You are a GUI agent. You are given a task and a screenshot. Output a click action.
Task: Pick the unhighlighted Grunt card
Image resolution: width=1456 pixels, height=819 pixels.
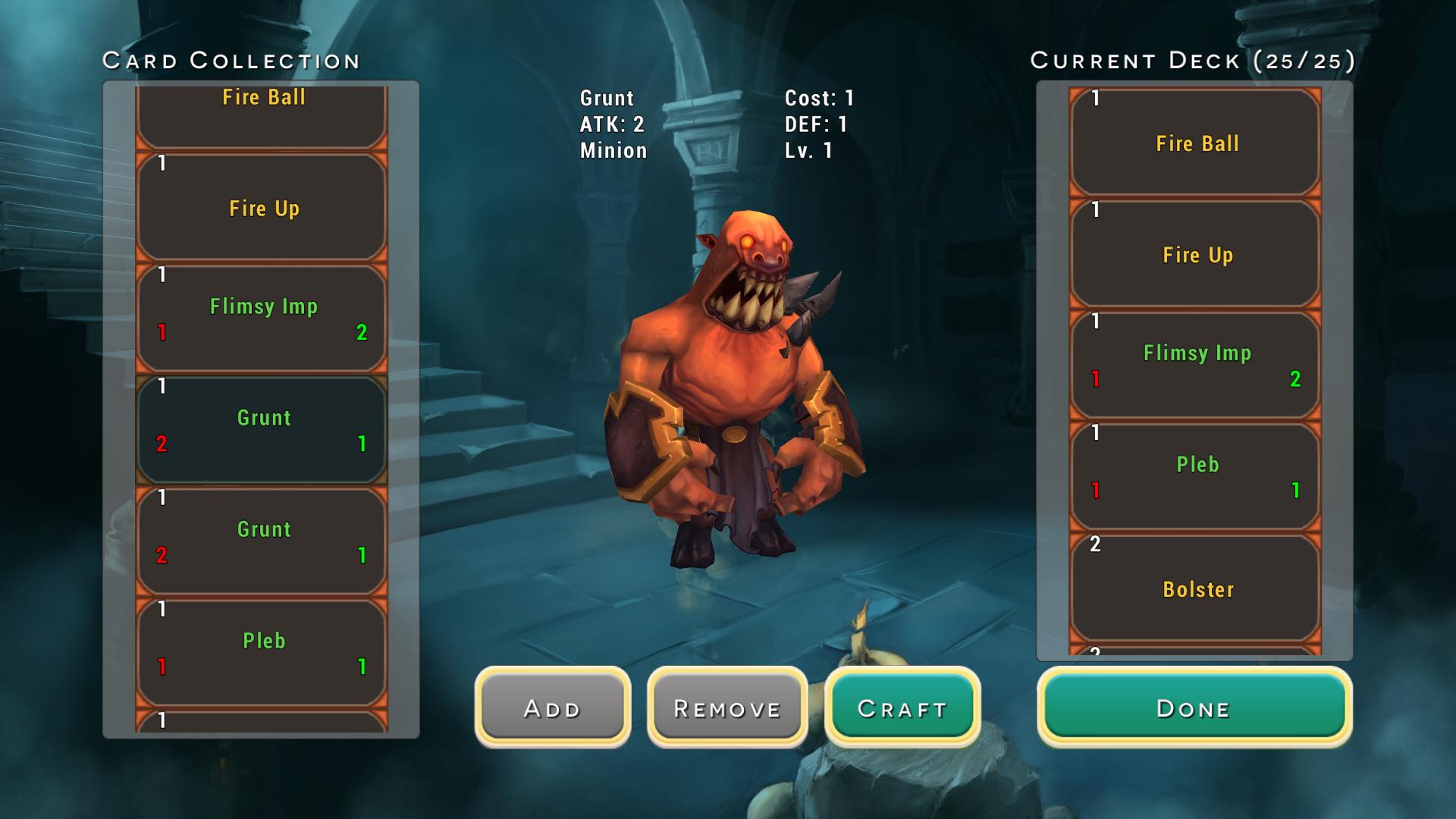point(262,541)
